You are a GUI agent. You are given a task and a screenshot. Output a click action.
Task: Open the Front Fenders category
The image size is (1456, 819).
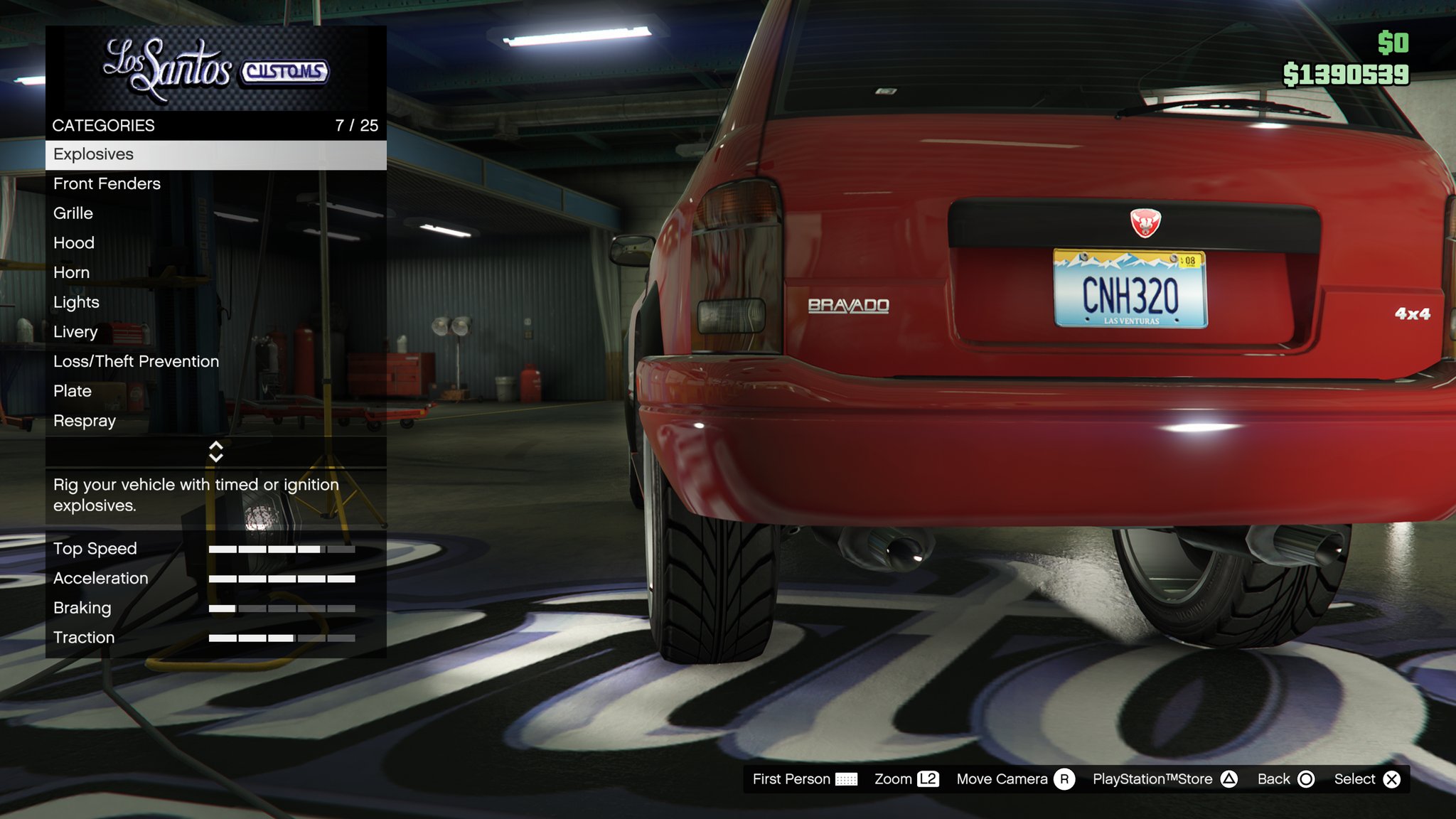[x=215, y=184]
